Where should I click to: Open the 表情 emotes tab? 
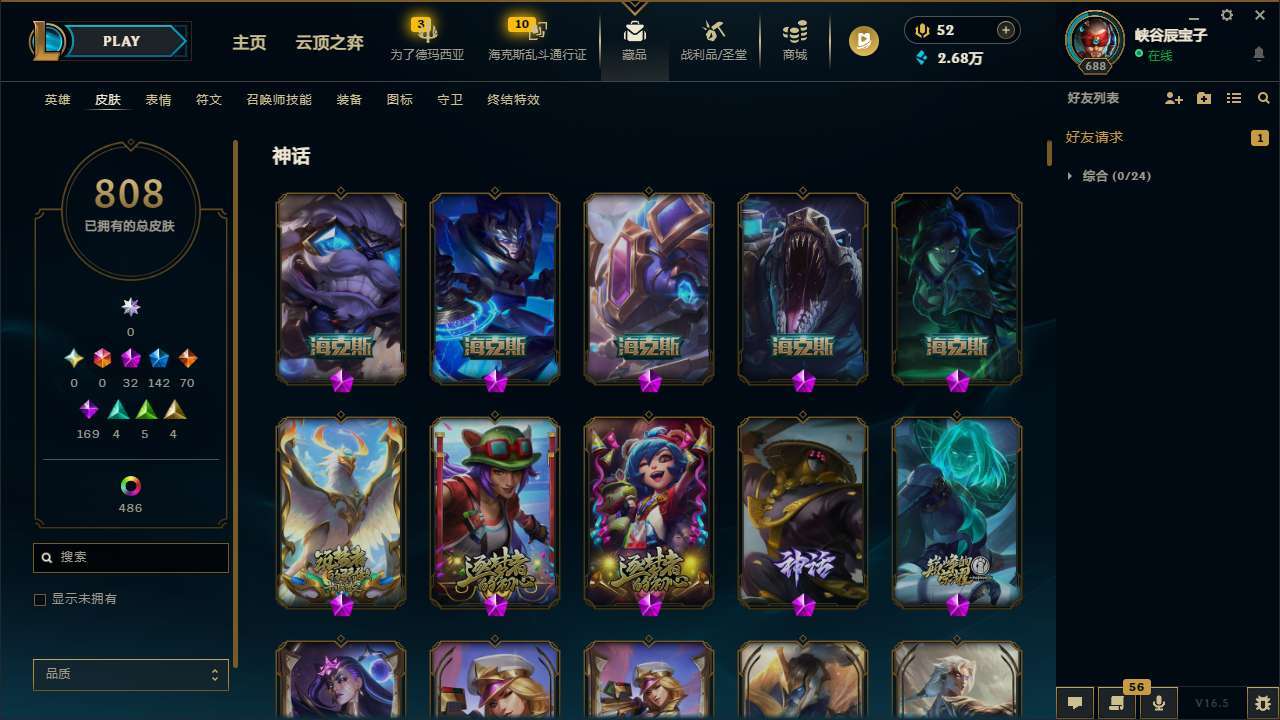point(157,99)
